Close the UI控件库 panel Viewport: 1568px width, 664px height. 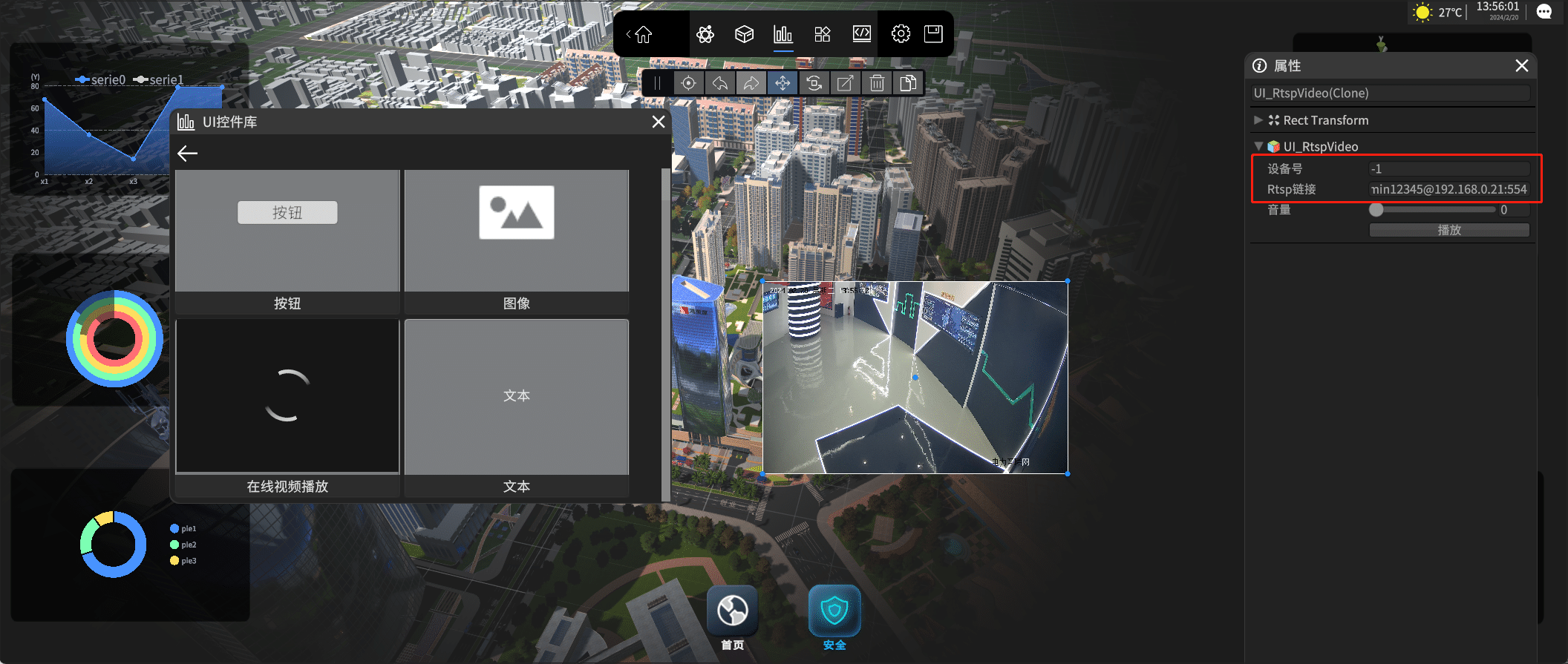(x=658, y=122)
